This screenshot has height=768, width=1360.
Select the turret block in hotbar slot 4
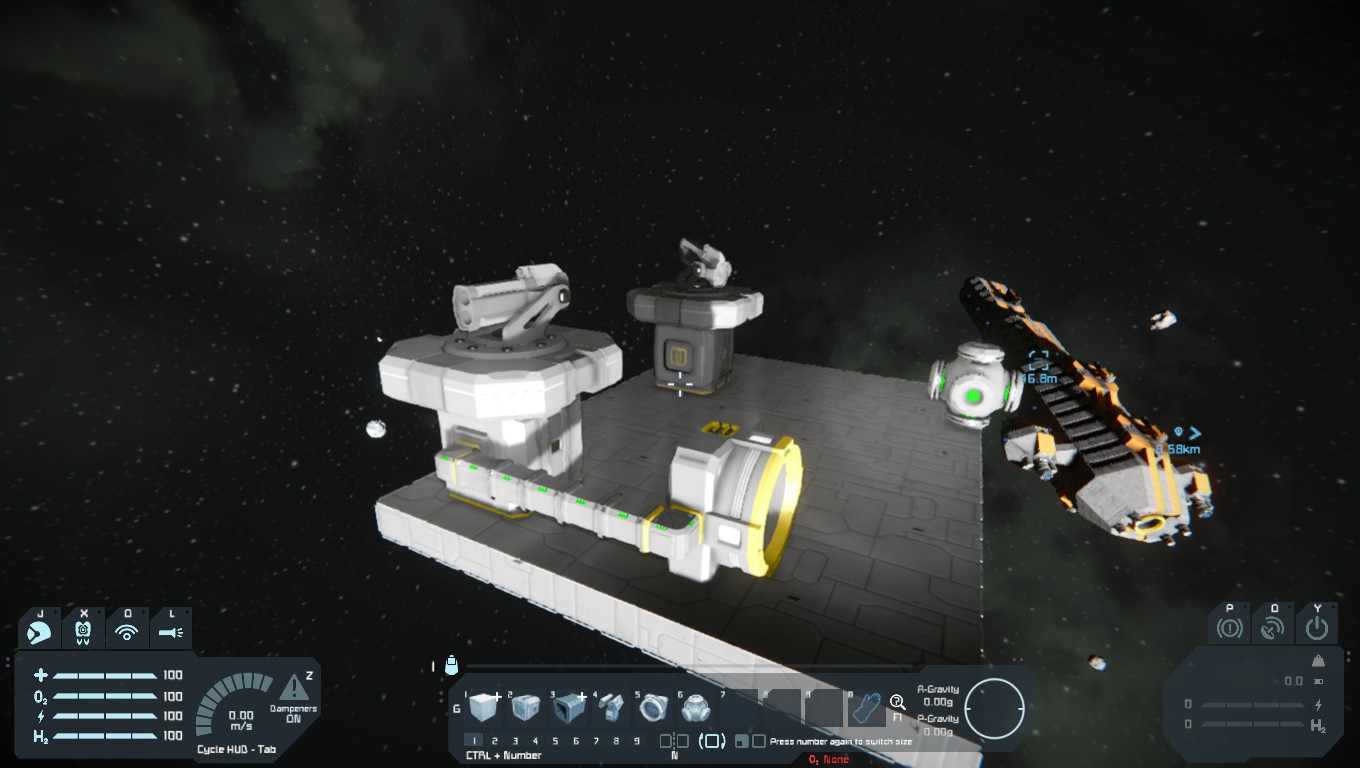tap(610, 708)
